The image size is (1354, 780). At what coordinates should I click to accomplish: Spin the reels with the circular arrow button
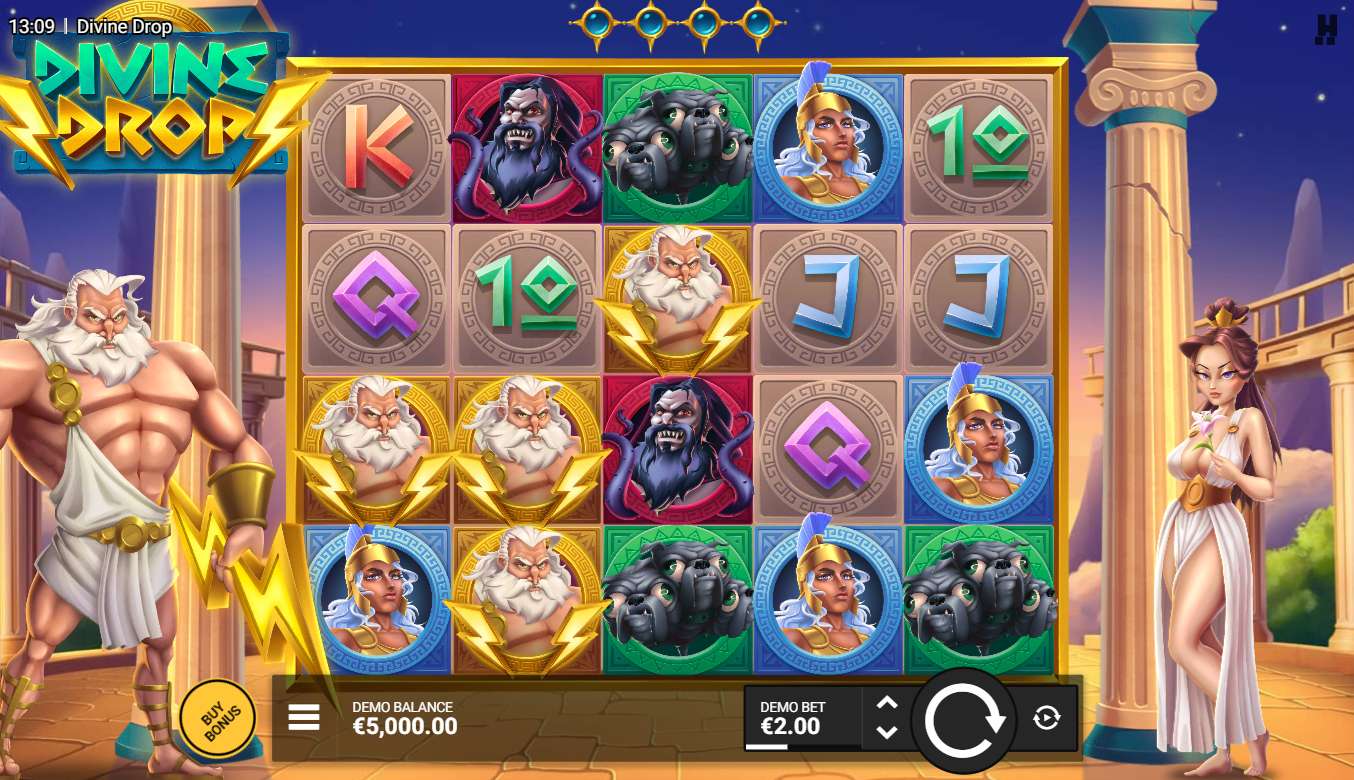point(965,719)
